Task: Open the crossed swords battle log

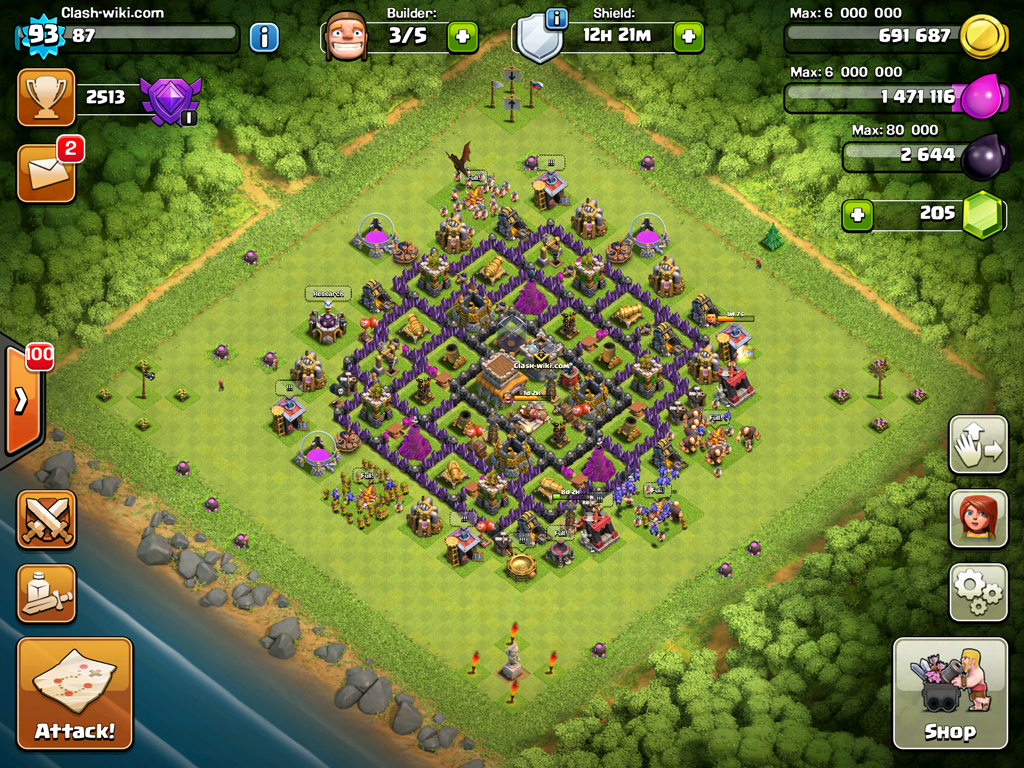Action: point(46,518)
